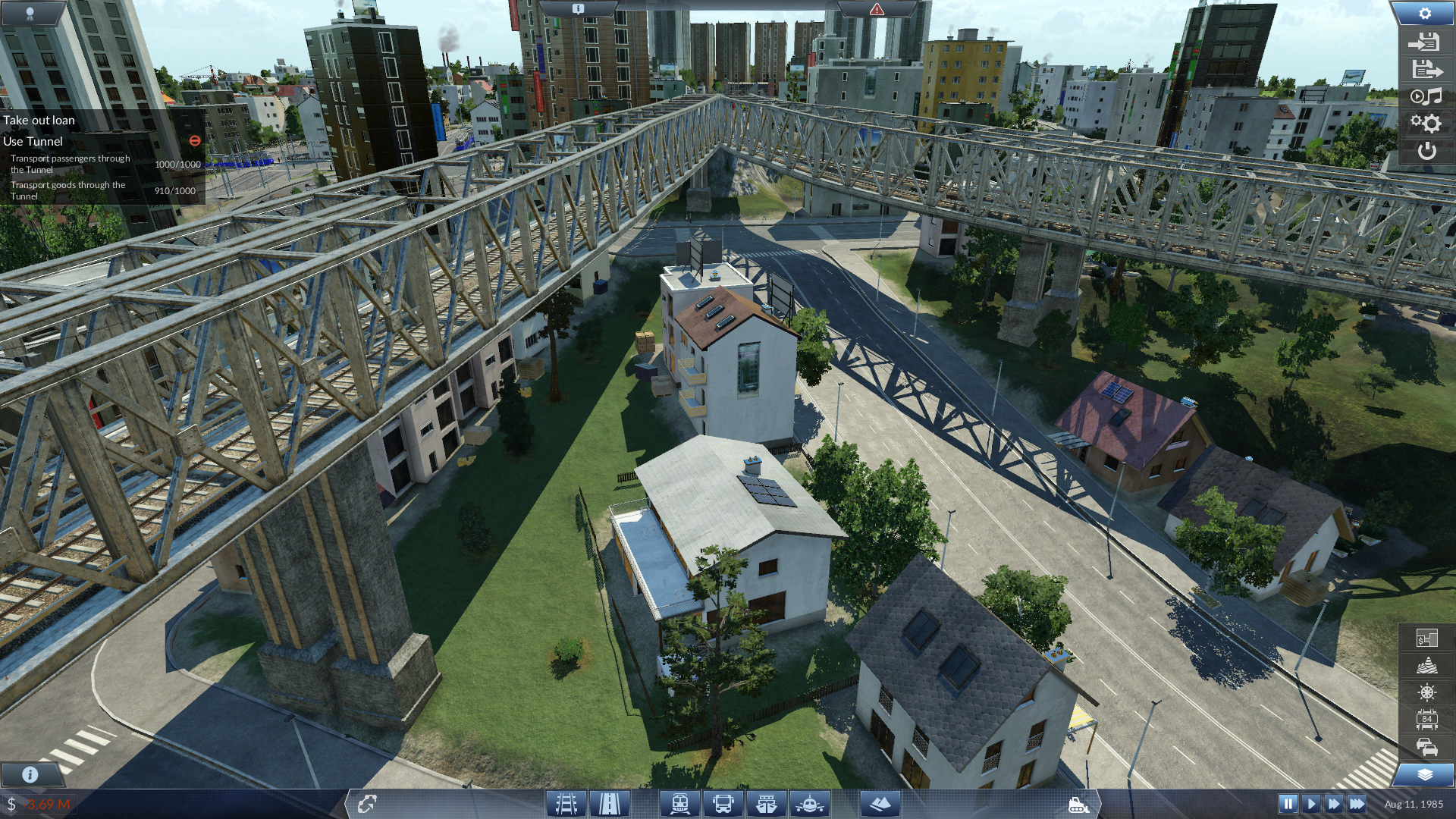This screenshot has width=1456, height=819.
Task: Open the double-gear game settings
Action: pyautogui.click(x=1425, y=123)
